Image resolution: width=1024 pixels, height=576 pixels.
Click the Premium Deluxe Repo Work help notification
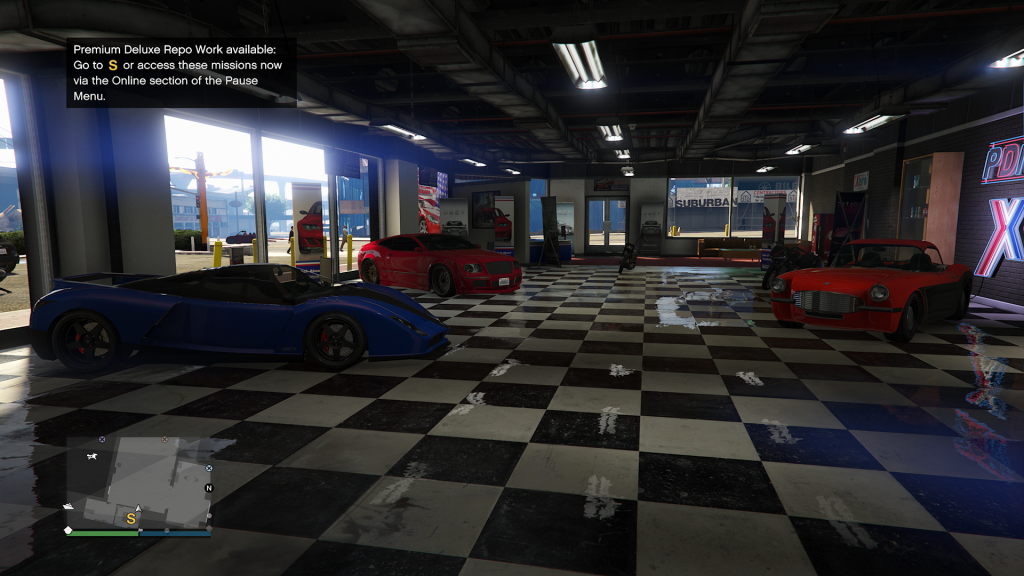[x=181, y=73]
